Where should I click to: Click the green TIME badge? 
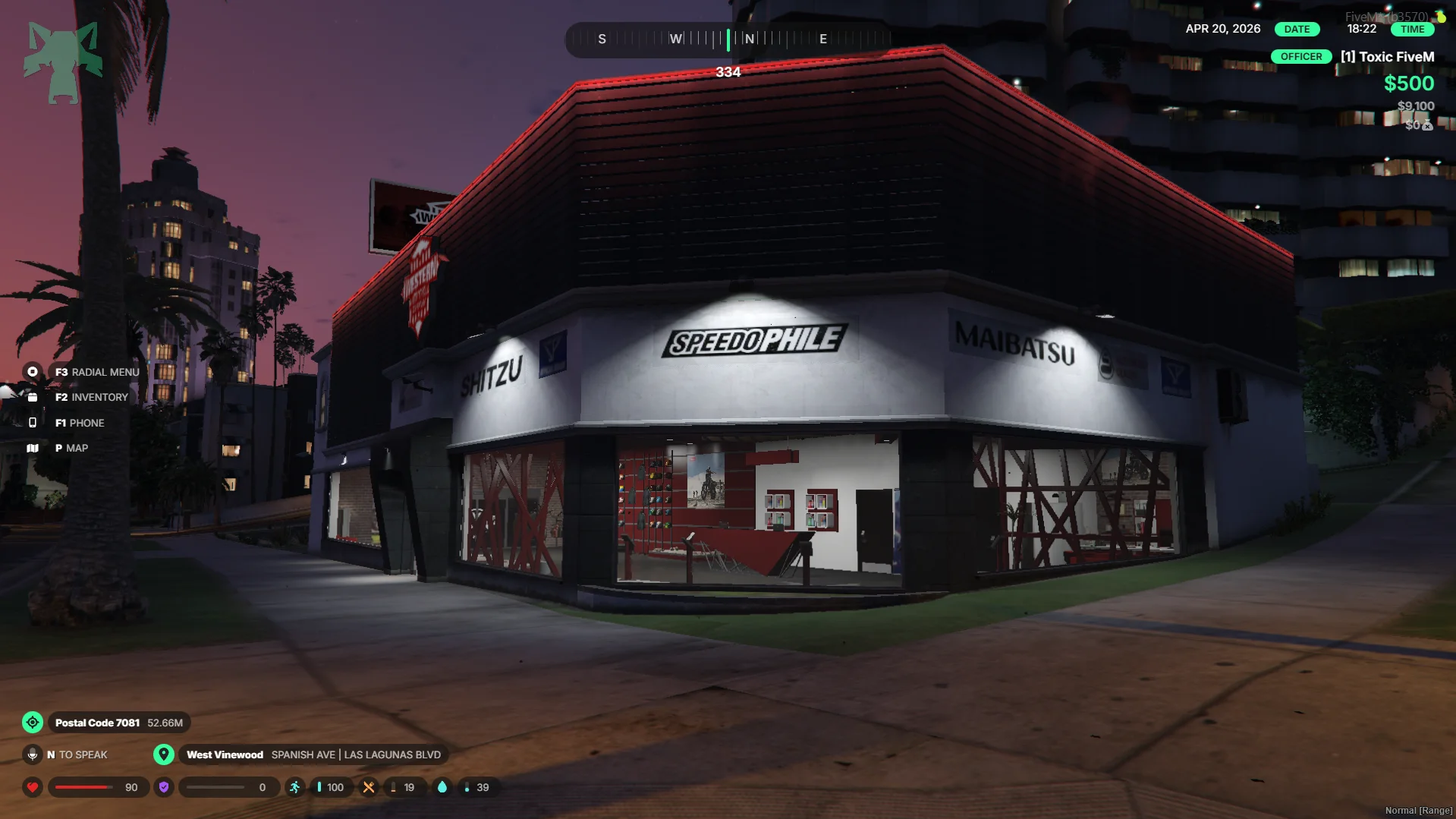tap(1412, 29)
